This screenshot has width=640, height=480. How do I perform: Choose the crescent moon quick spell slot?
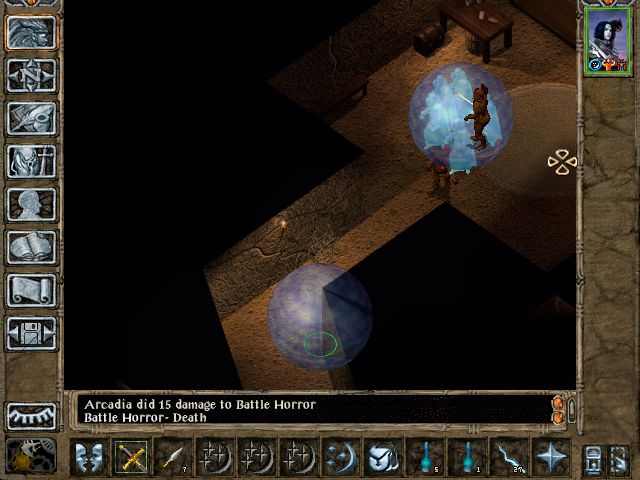click(x=341, y=458)
